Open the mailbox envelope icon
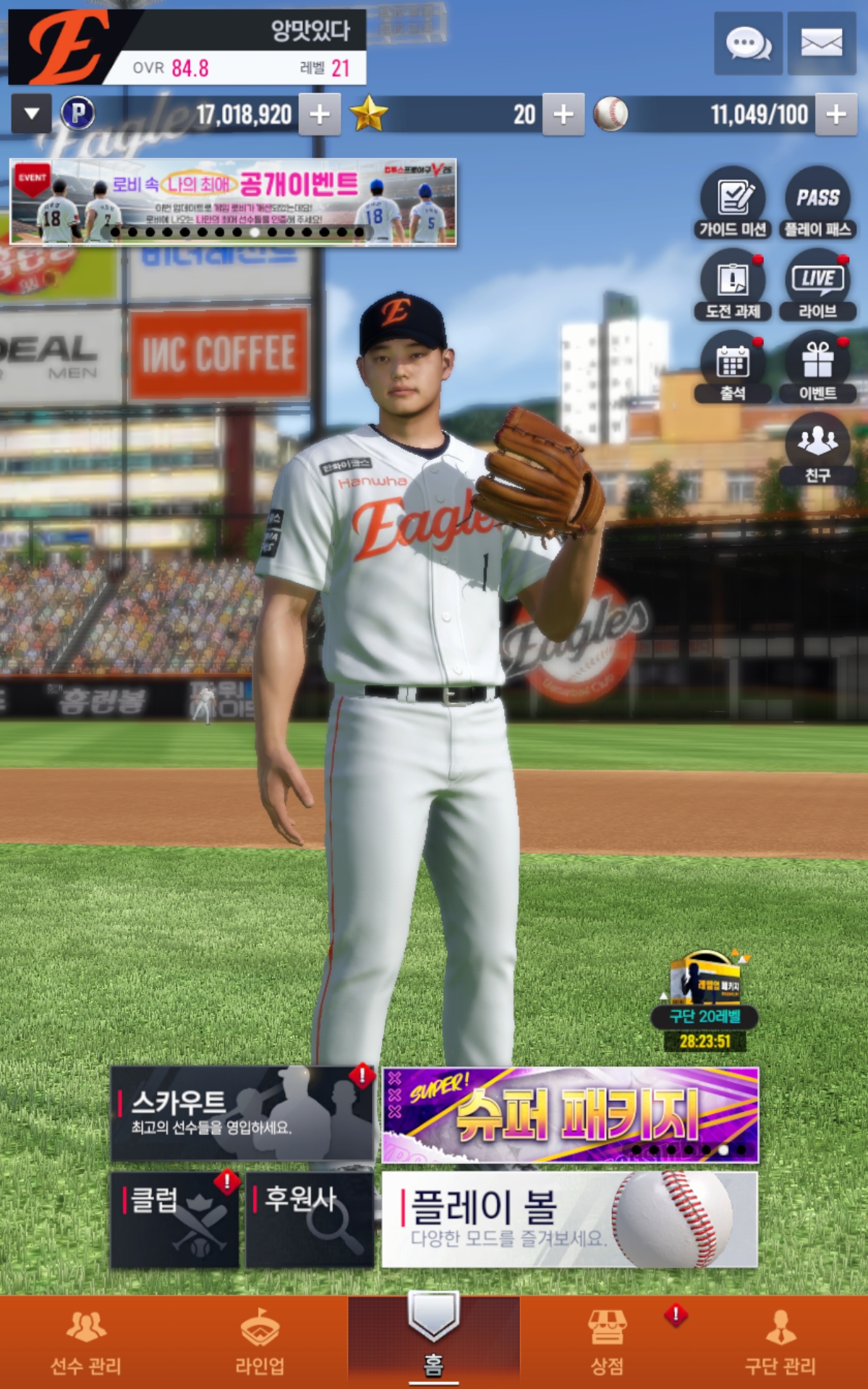Viewport: 868px width, 1389px height. coord(822,43)
